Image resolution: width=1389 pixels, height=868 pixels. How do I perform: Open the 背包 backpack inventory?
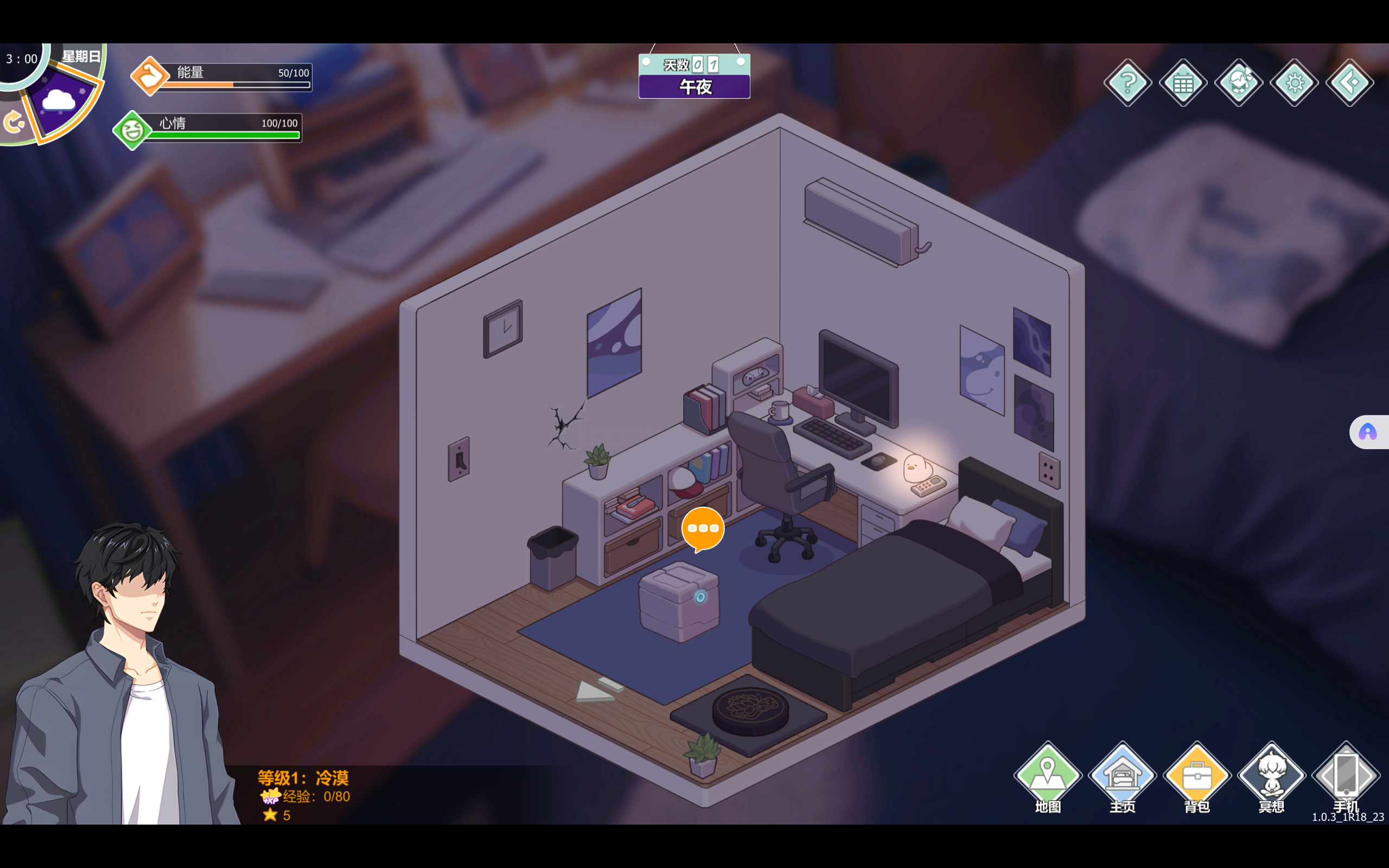(1197, 776)
